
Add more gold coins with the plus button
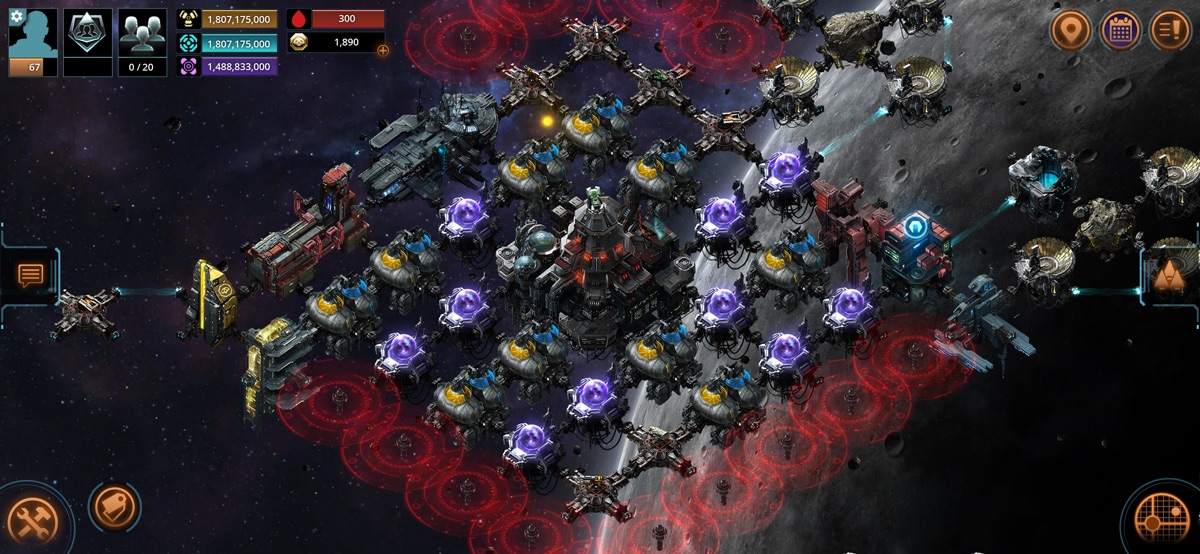coord(383,49)
